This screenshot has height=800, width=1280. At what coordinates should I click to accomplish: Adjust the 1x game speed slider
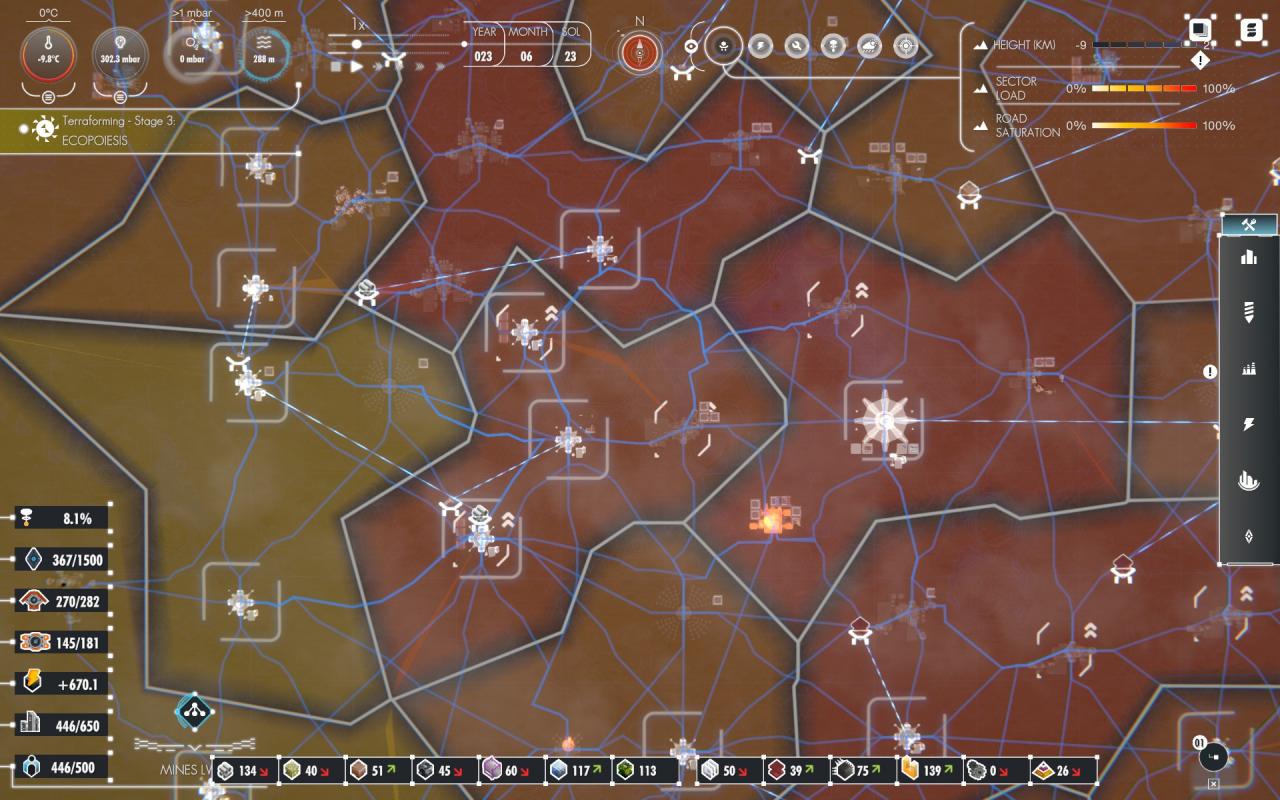coord(356,44)
